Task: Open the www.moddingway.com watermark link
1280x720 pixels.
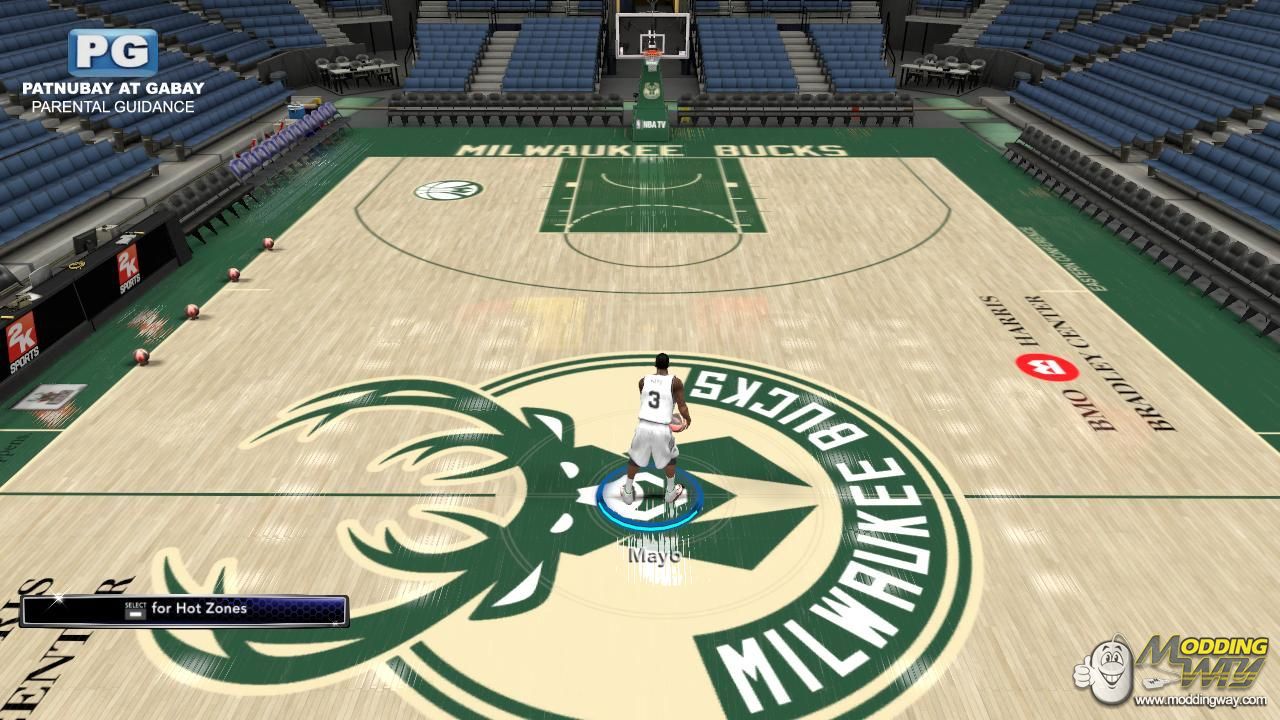Action: (1200, 700)
